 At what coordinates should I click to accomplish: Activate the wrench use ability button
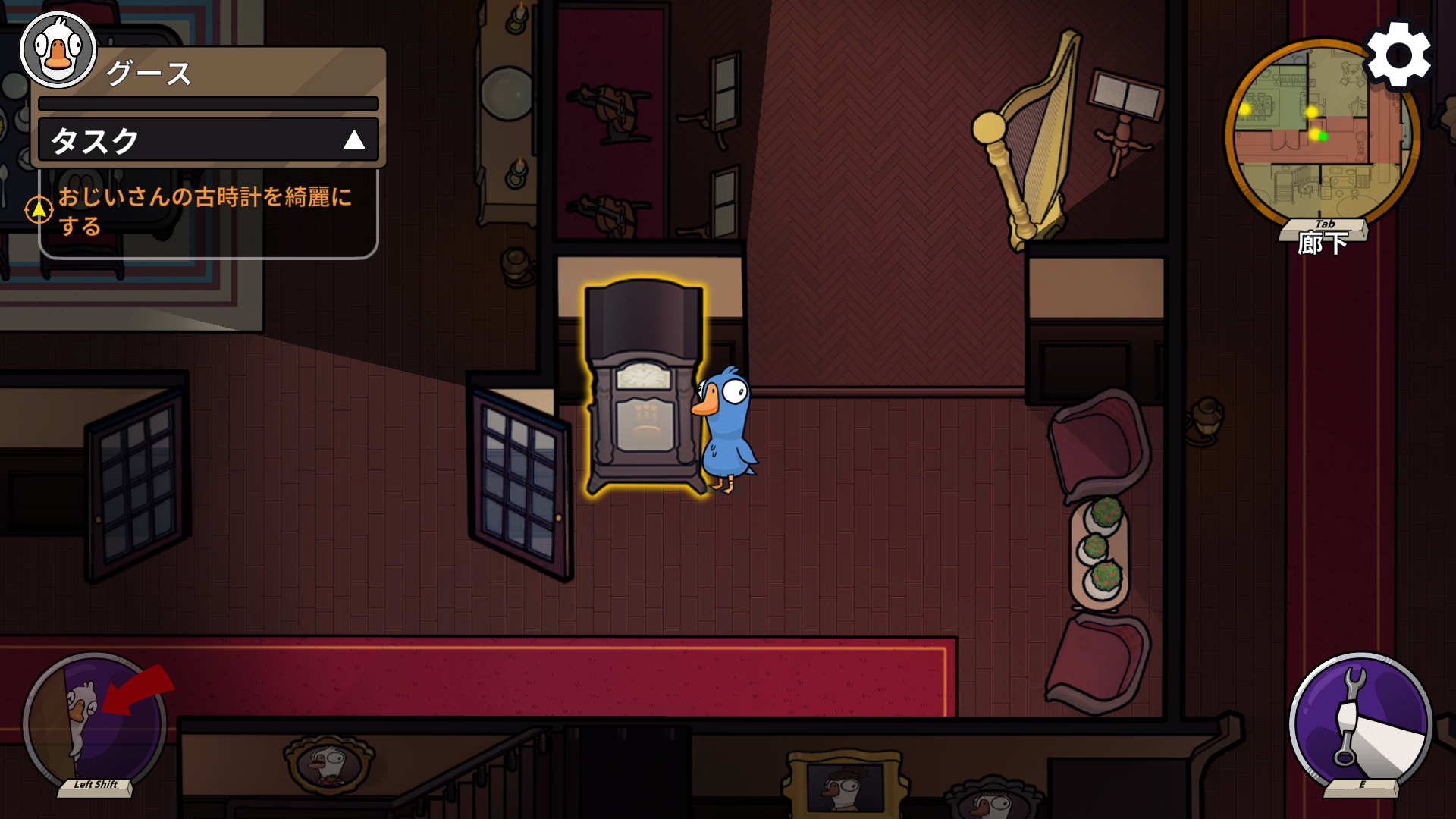(1360, 723)
